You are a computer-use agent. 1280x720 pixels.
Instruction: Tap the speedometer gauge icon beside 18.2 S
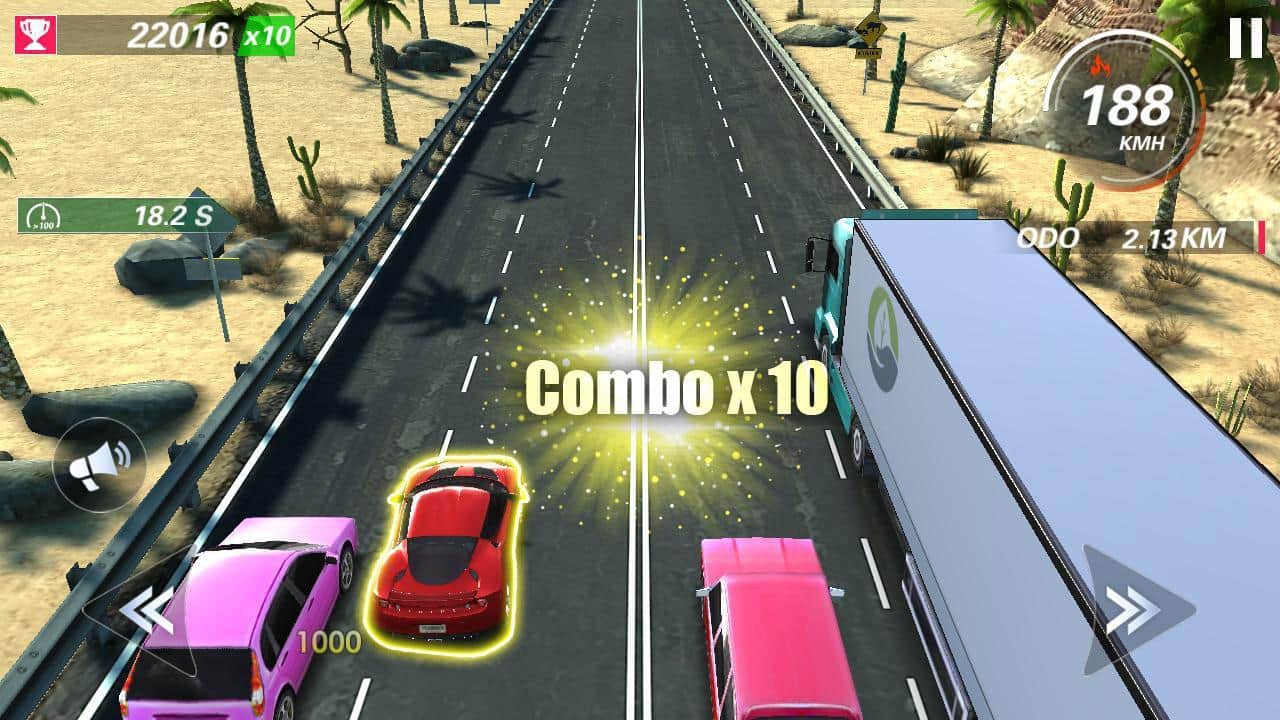click(x=42, y=214)
